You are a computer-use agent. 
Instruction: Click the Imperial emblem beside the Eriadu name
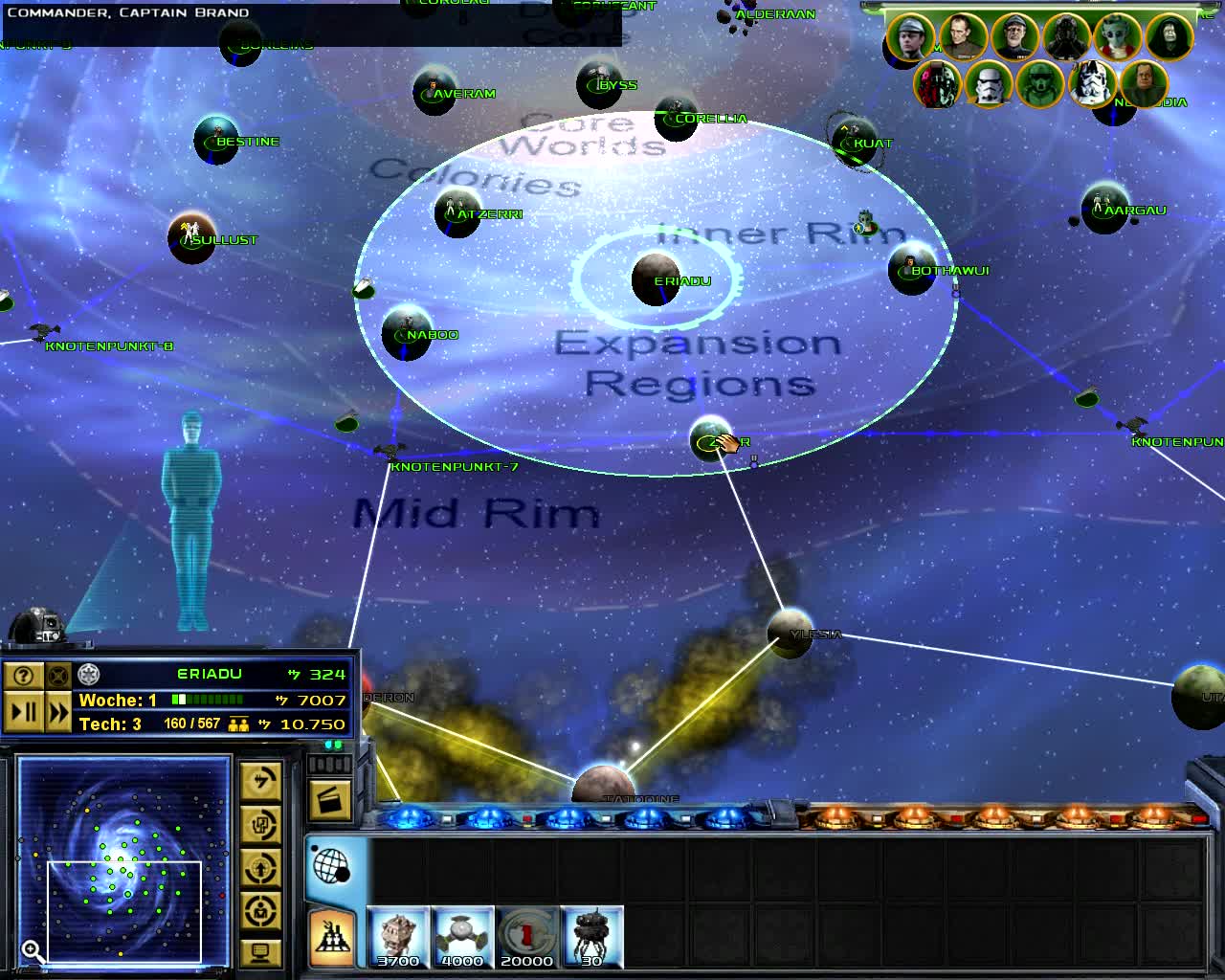(x=86, y=674)
